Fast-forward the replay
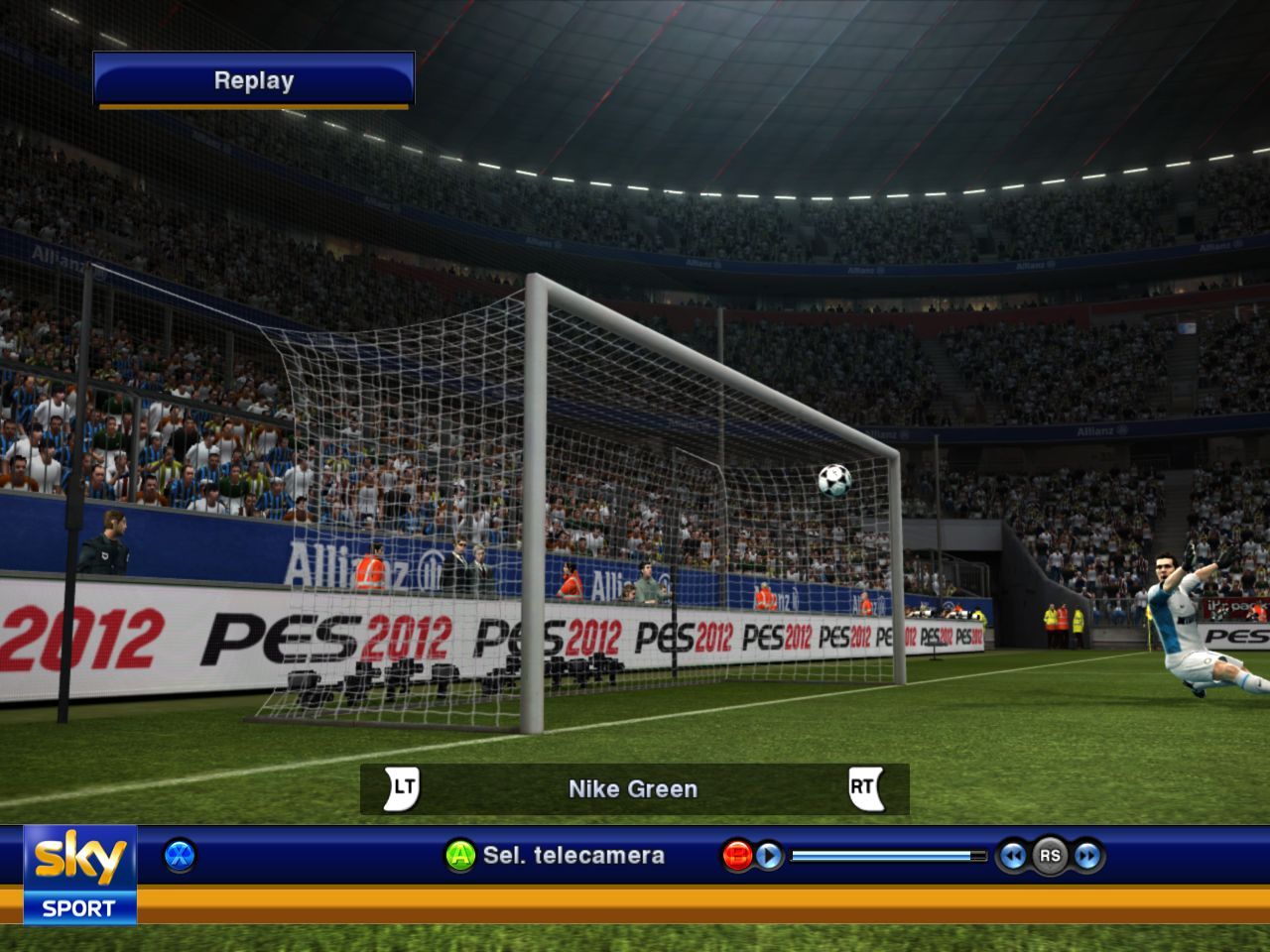1270x952 pixels. click(x=1087, y=856)
